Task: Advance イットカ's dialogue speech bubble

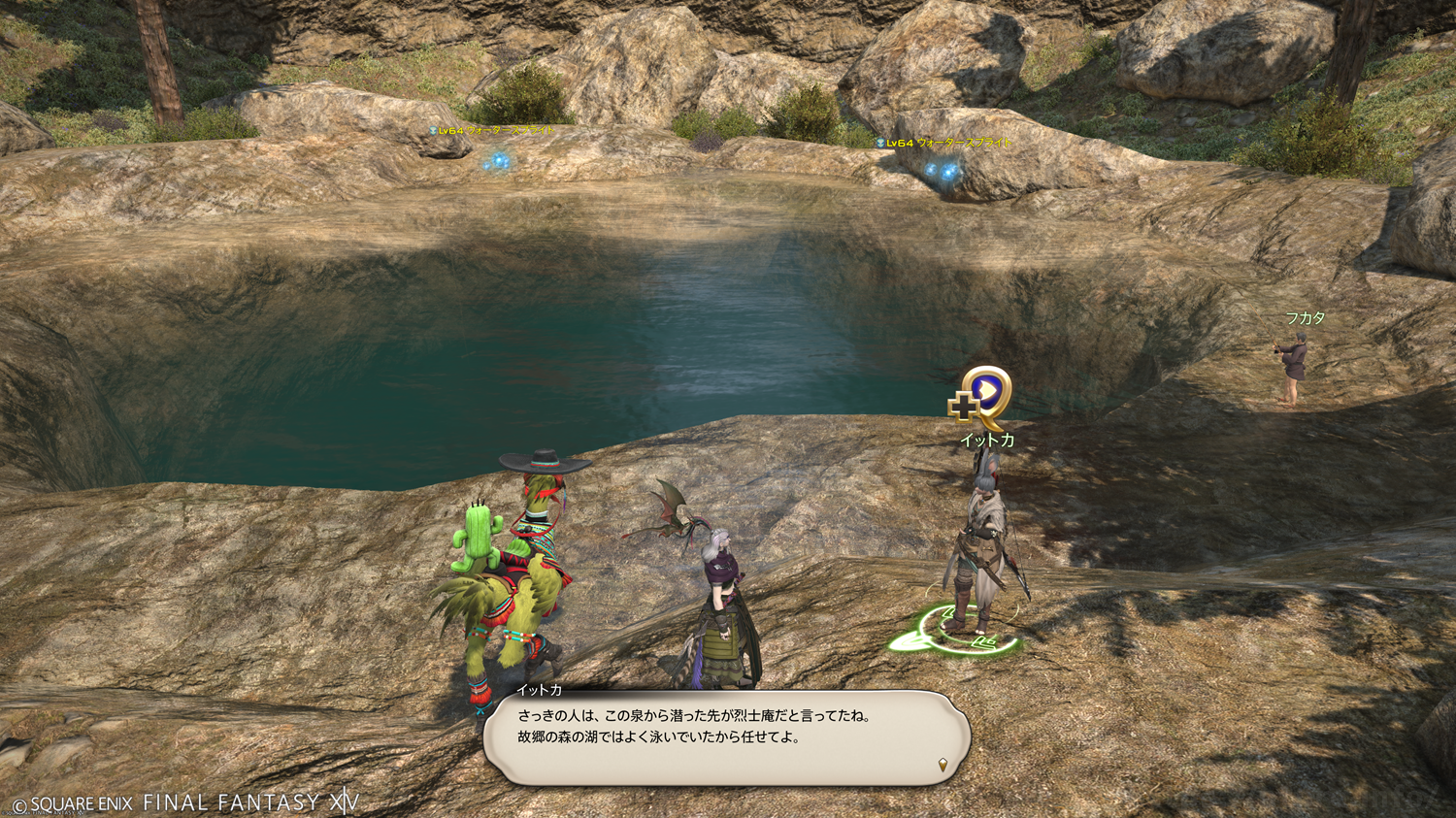Action: coord(726,737)
